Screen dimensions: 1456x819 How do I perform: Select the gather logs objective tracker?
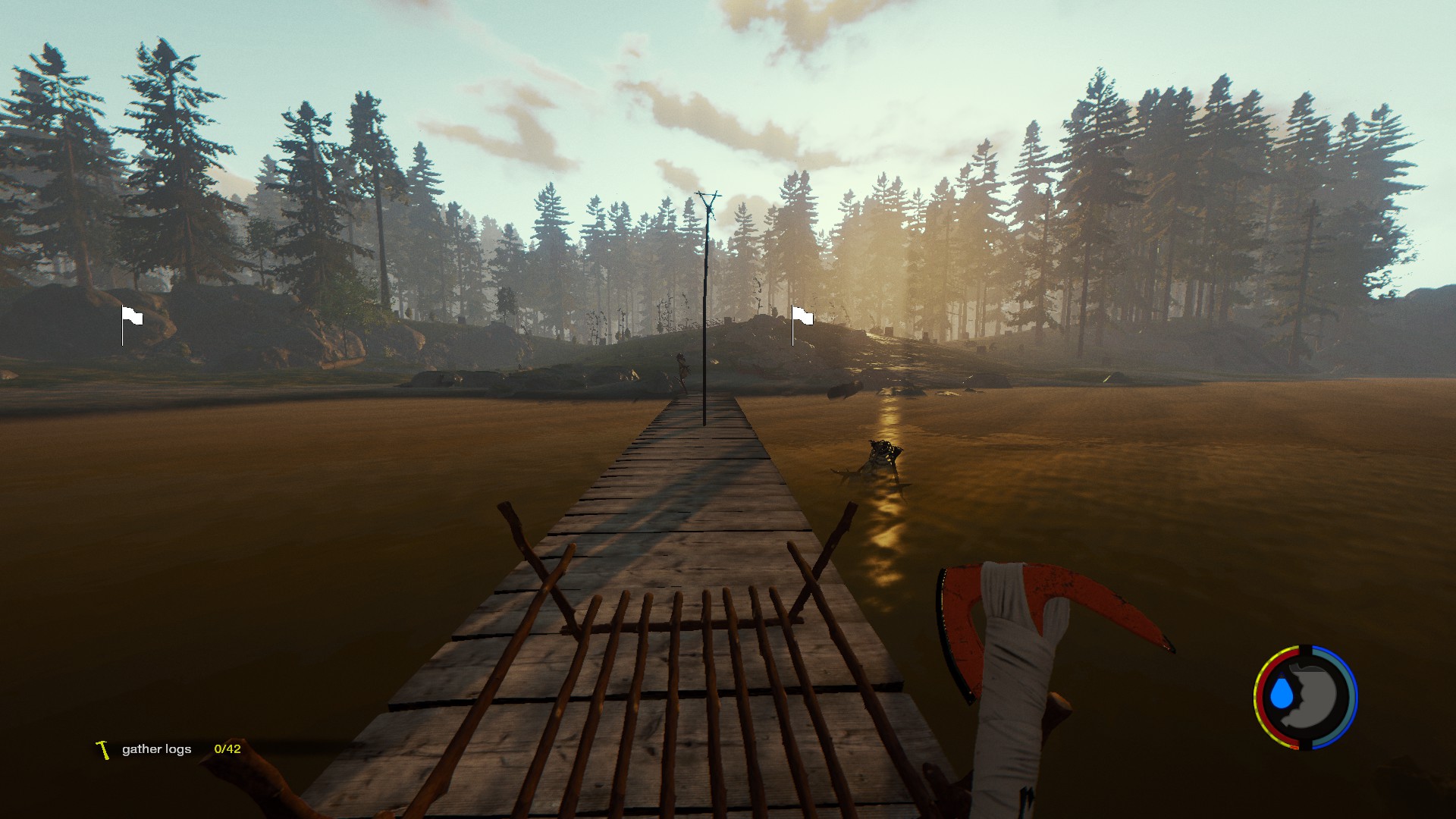click(x=157, y=749)
